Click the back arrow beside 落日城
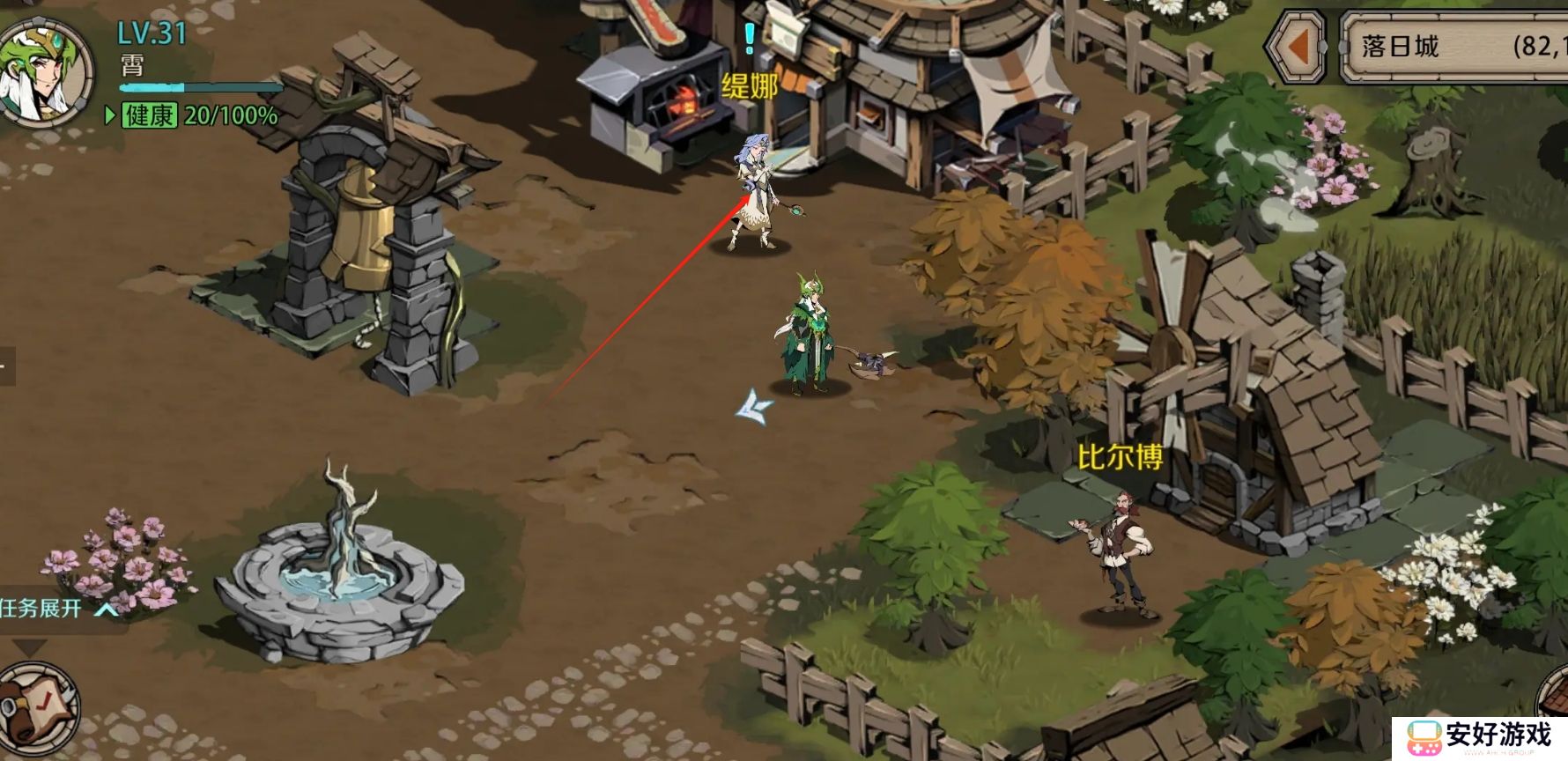Image resolution: width=1568 pixels, height=761 pixels. [1297, 47]
